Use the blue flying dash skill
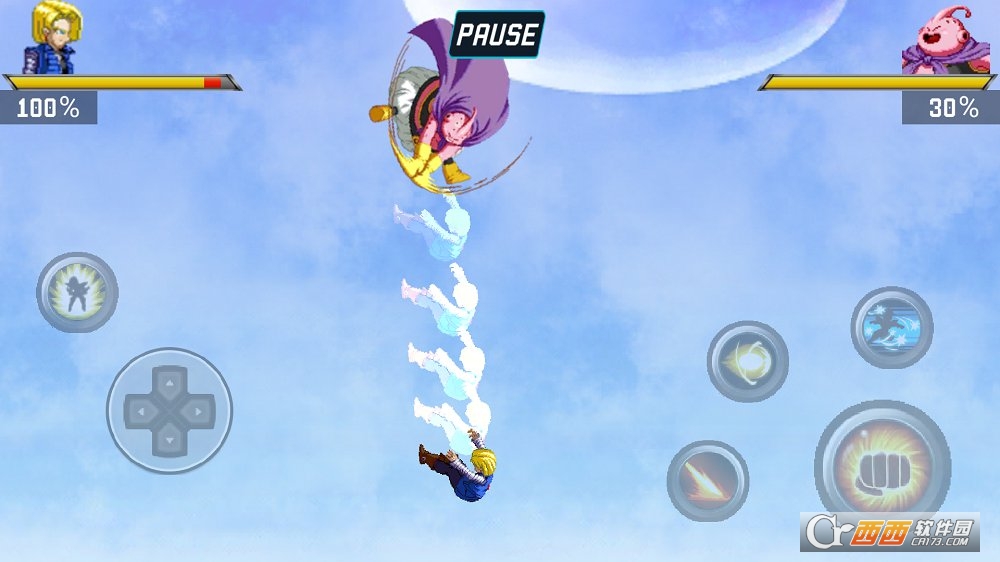 [891, 327]
